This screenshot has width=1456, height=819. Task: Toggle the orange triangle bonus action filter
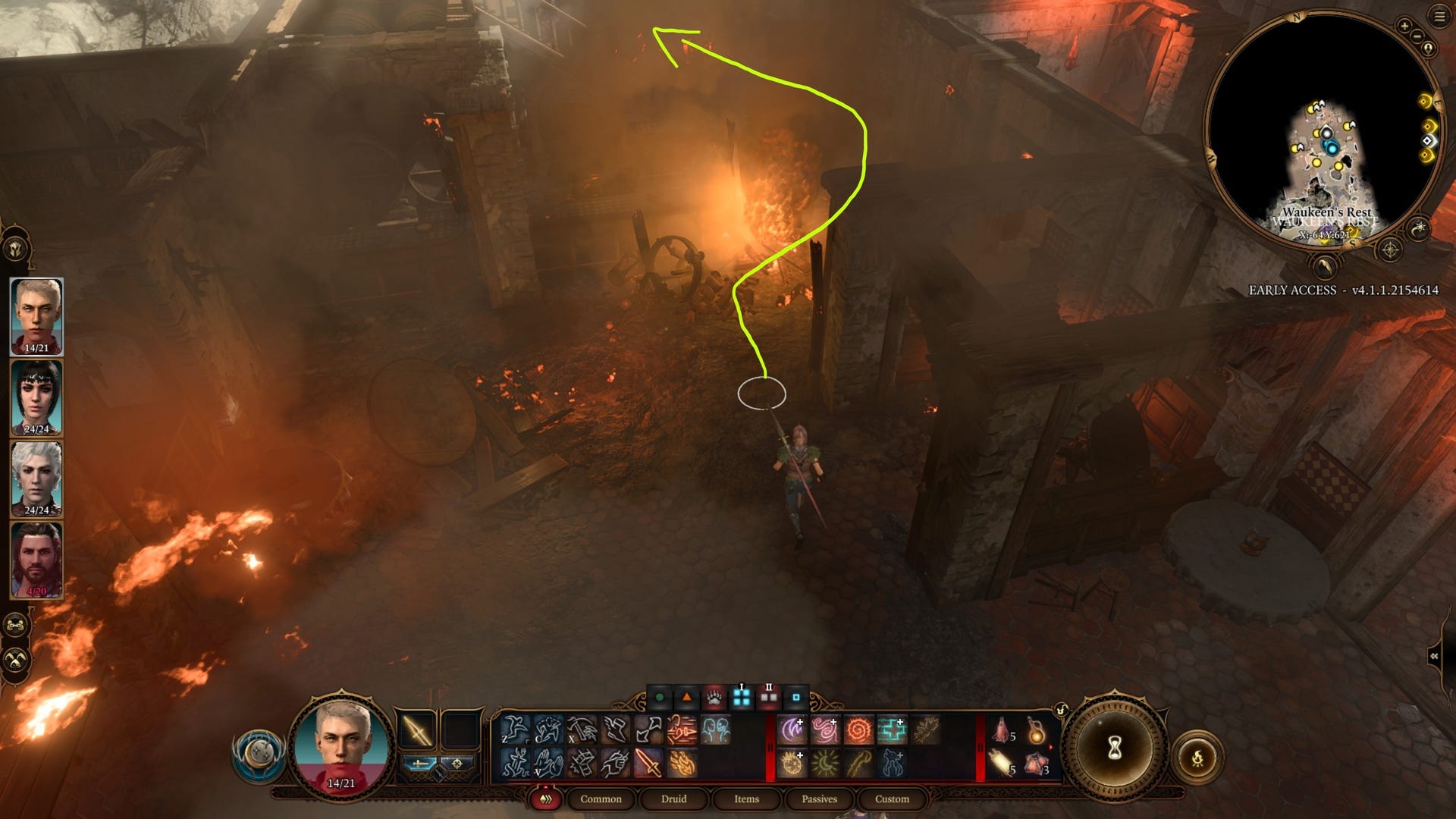tap(687, 697)
